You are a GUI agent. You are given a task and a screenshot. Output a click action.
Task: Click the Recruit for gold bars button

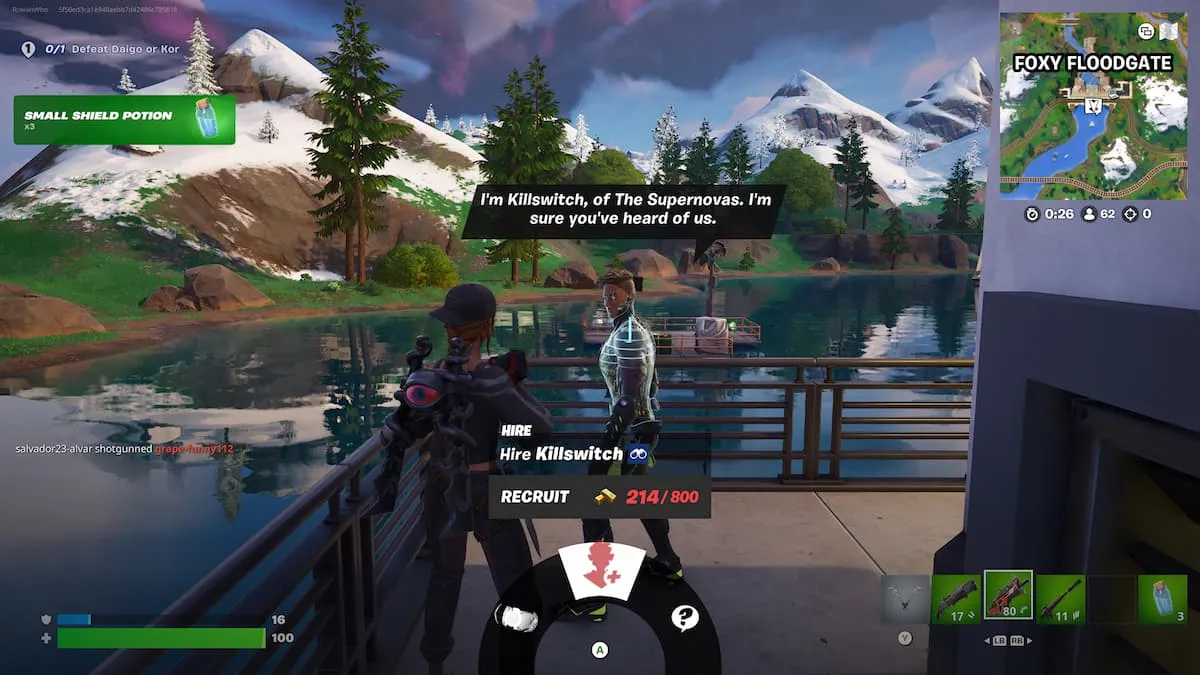point(599,497)
